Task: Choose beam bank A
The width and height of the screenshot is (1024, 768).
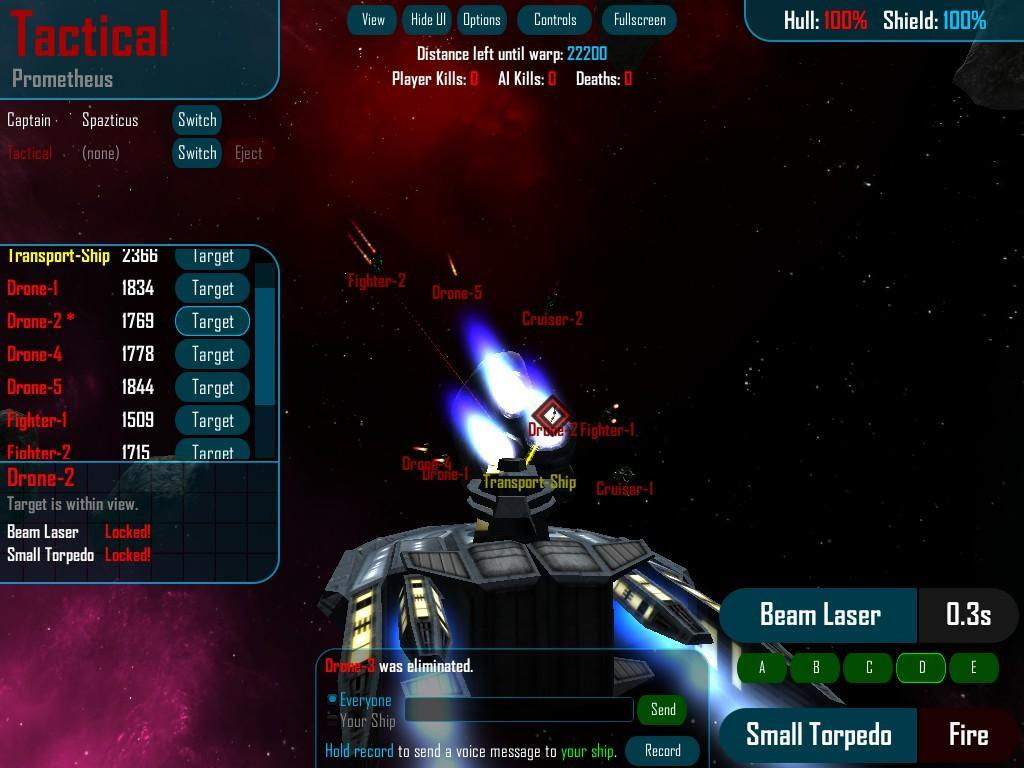Action: click(x=763, y=668)
